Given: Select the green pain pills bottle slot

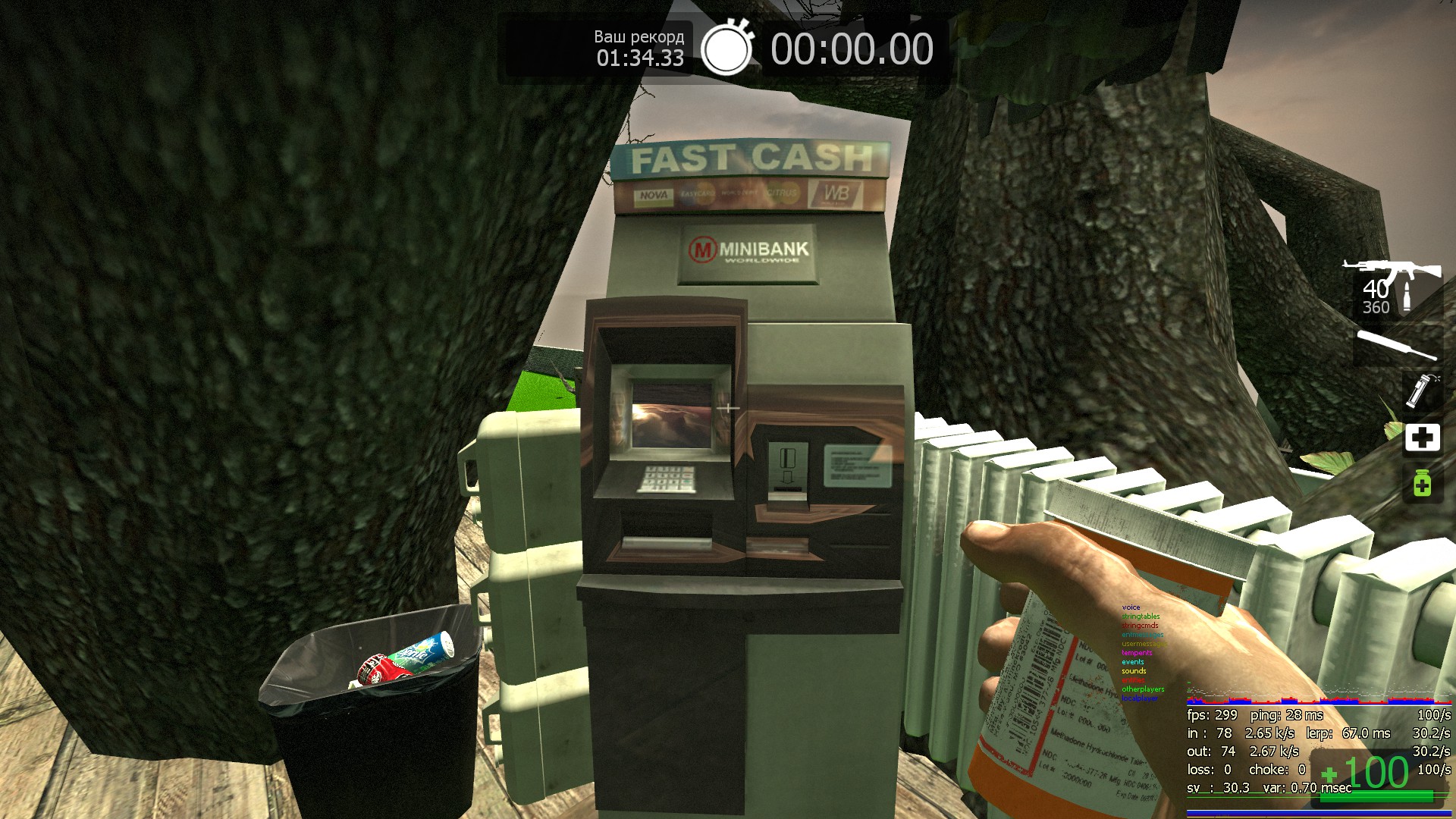Looking at the screenshot, I should click(x=1422, y=483).
